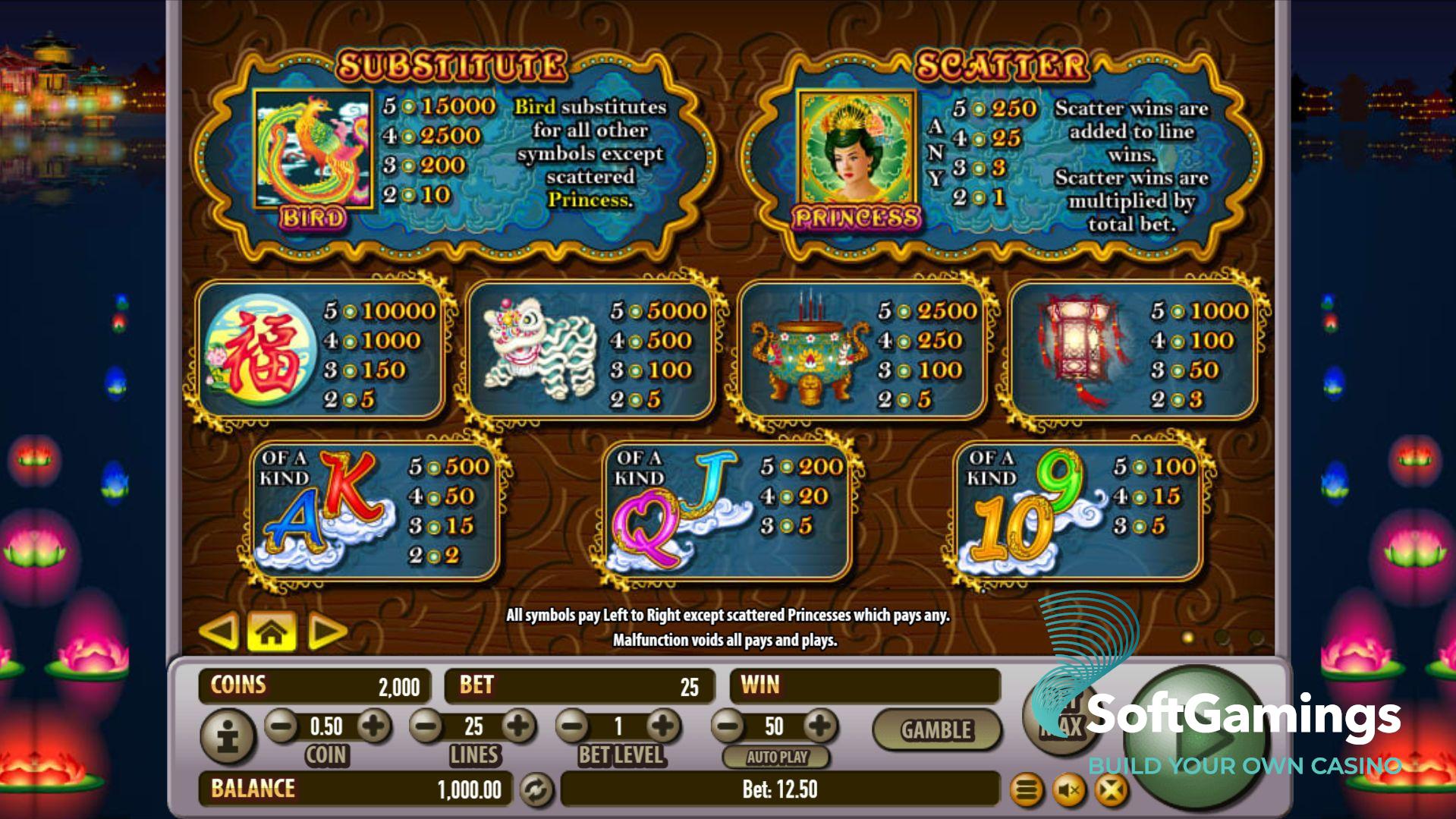Screen dimensions: 1456x819
Task: Start Auto Play
Action: [x=776, y=757]
